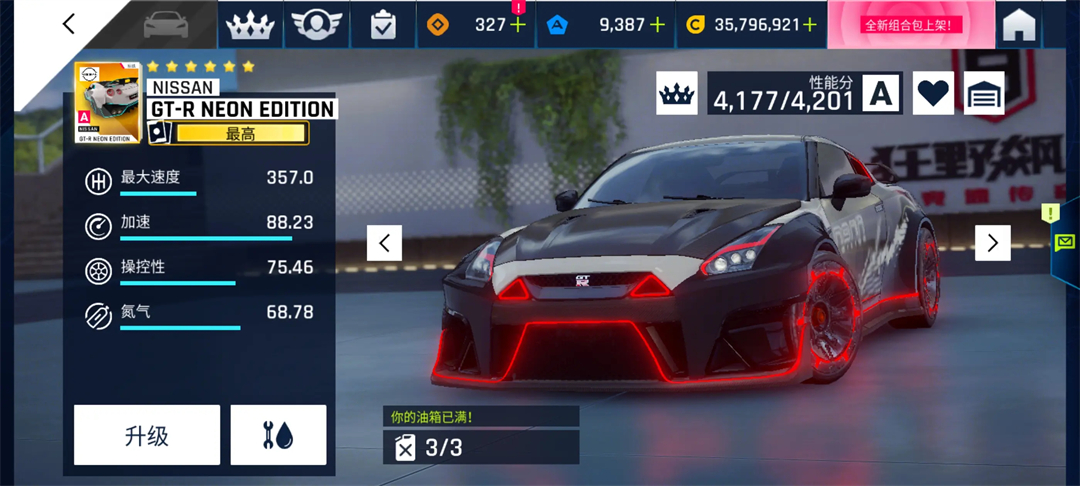Image resolution: width=1080 pixels, height=486 pixels.
Task: Open the pink new bundle banner
Action: tap(910, 25)
